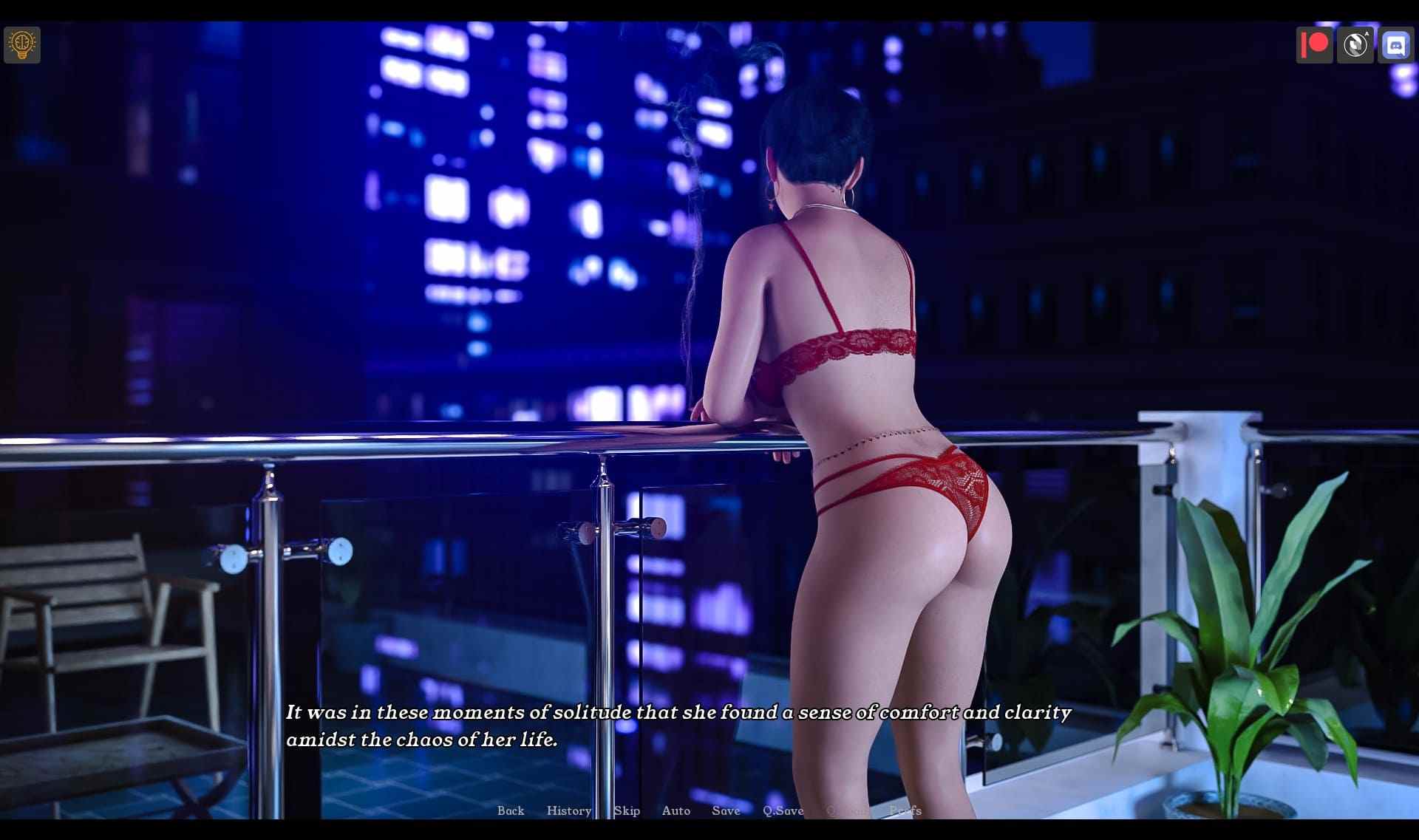The height and width of the screenshot is (840, 1419).
Task: Open the Prefs settings menu
Action: coord(905,810)
